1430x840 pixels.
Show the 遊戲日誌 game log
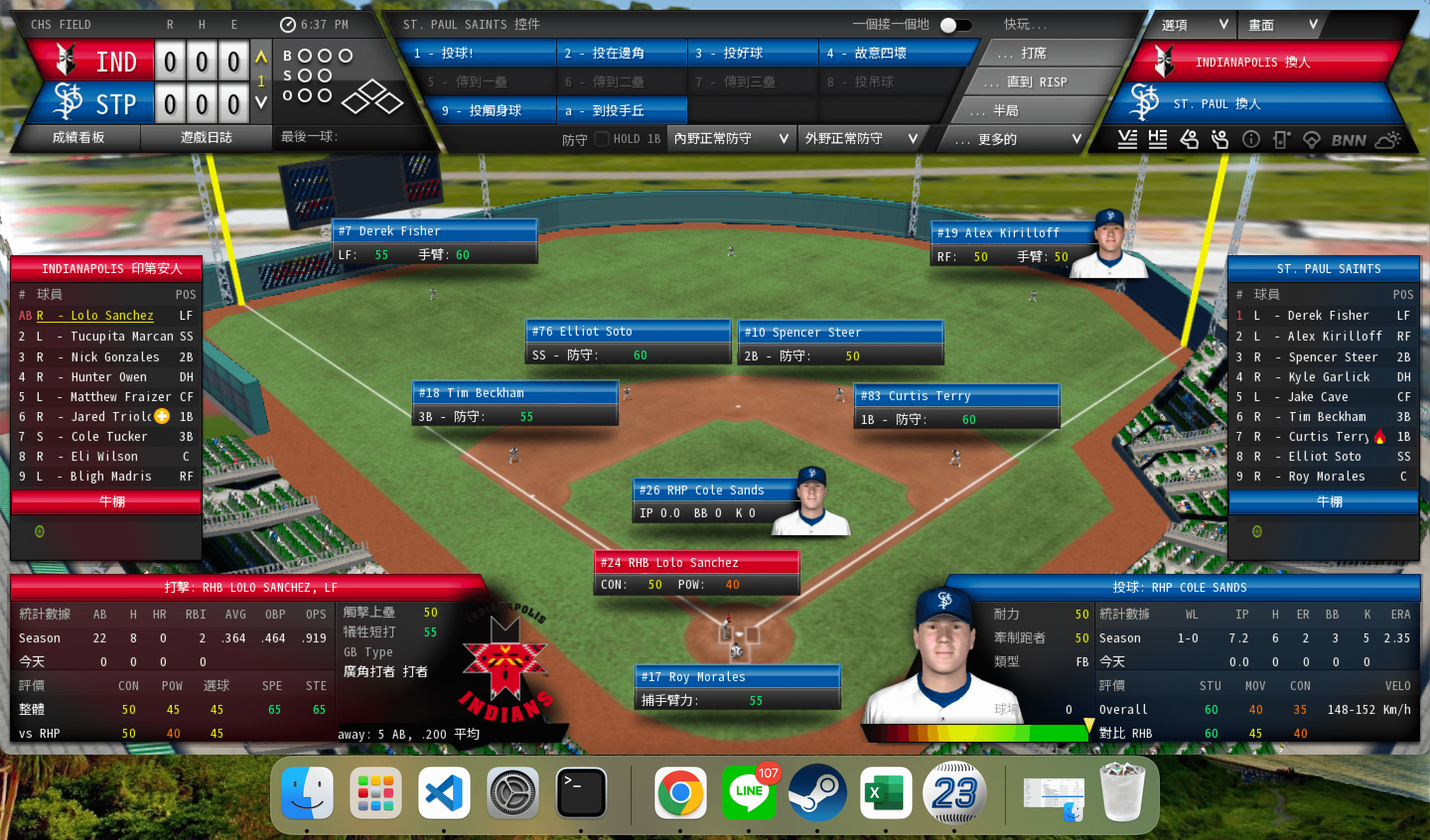[x=206, y=138]
